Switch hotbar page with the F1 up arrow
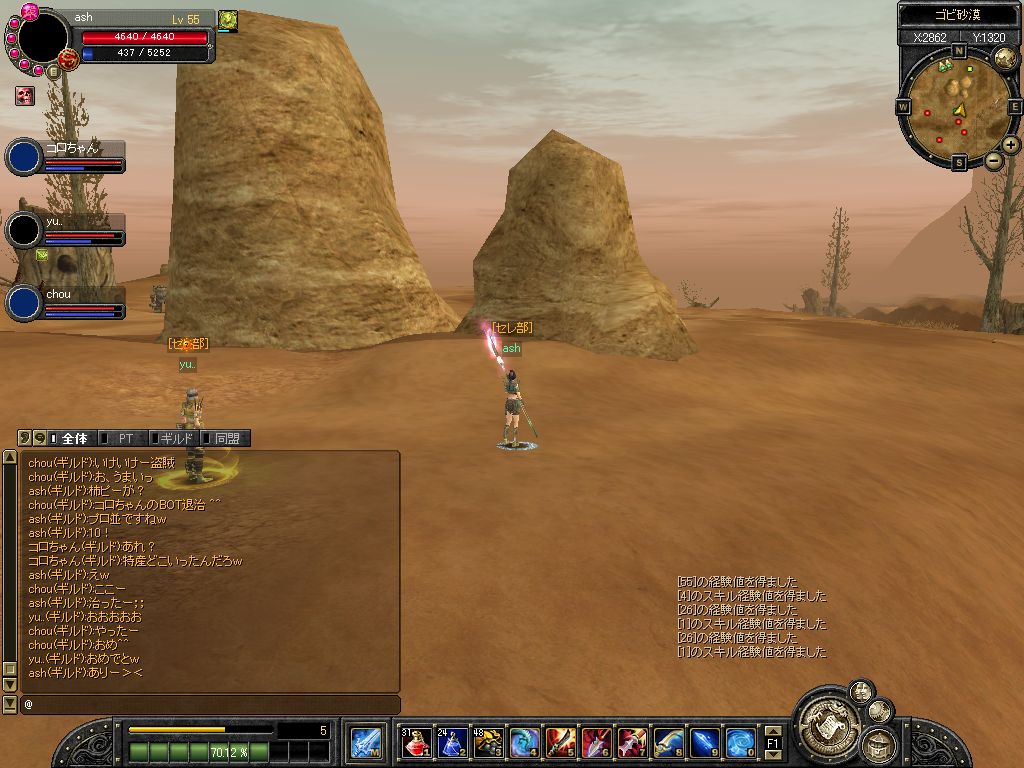Screen dimensions: 1024x768 click(x=772, y=731)
